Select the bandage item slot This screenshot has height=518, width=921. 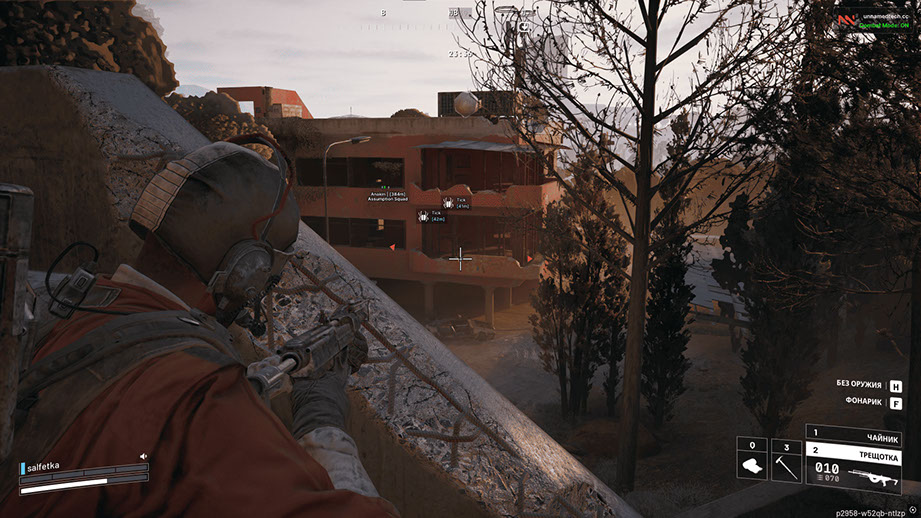coord(753,464)
